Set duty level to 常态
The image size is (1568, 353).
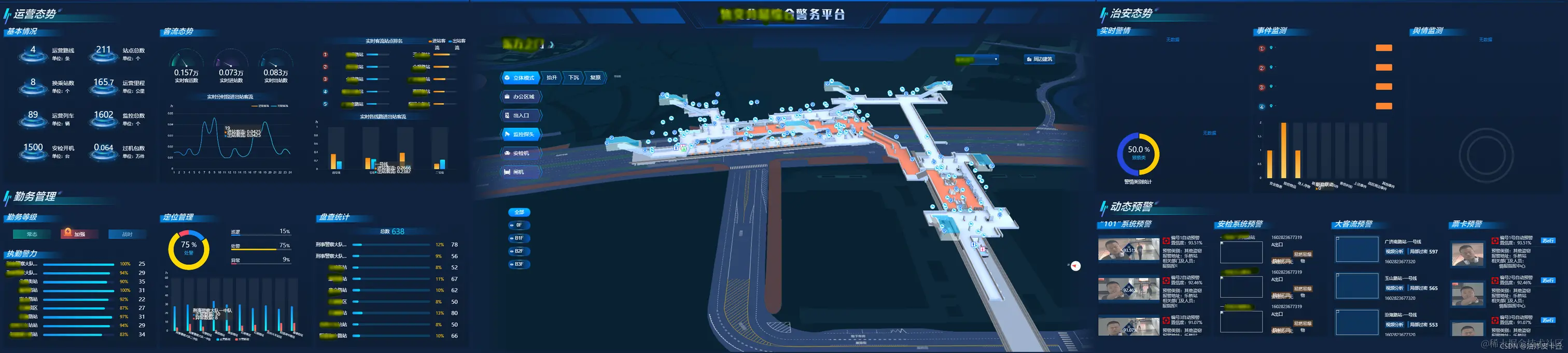click(32, 234)
